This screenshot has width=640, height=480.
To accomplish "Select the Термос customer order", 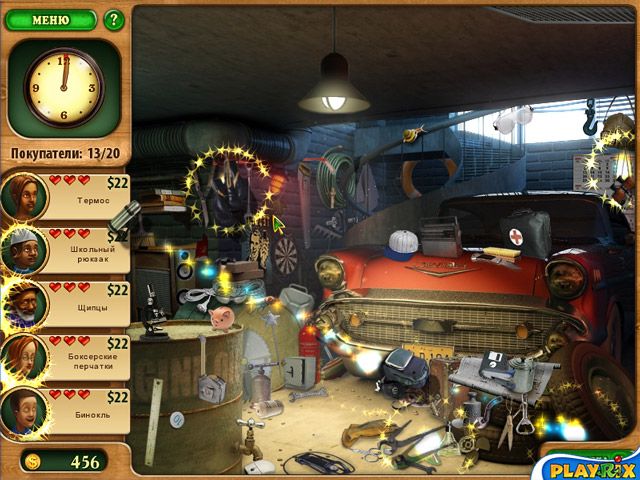I will [66, 194].
